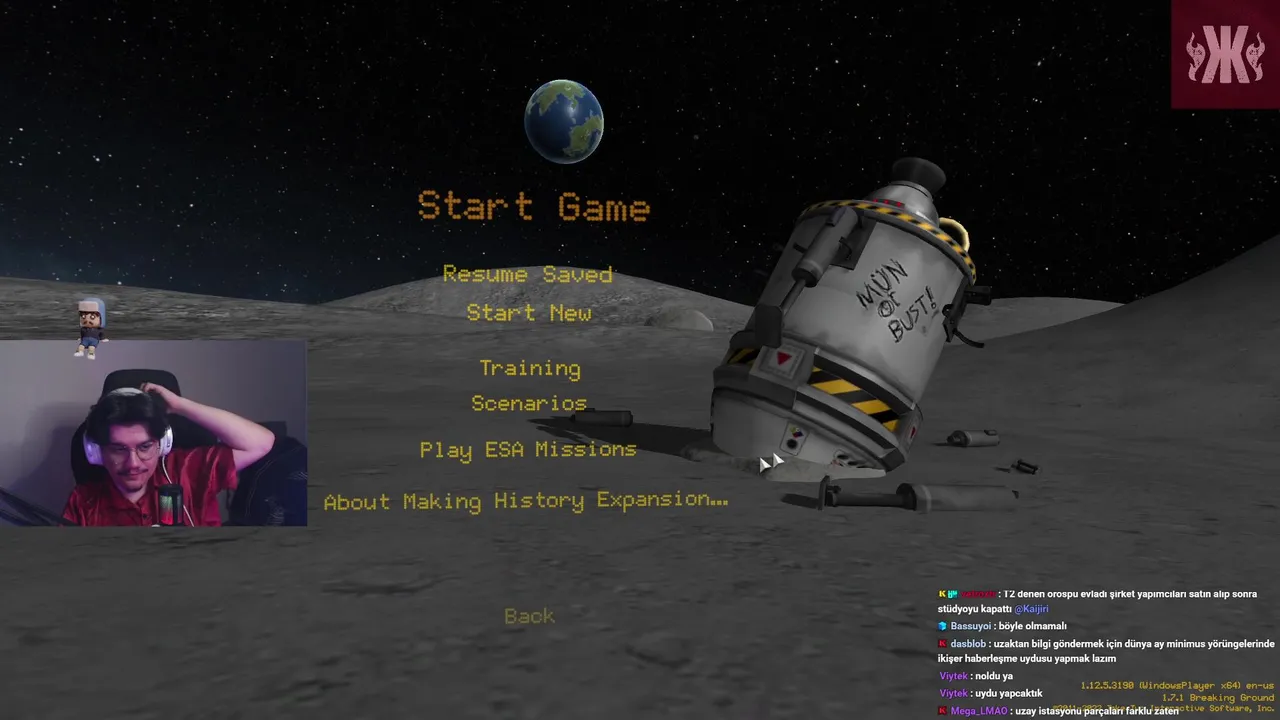
Task: Launch Play ESA Missions
Action: [528, 449]
